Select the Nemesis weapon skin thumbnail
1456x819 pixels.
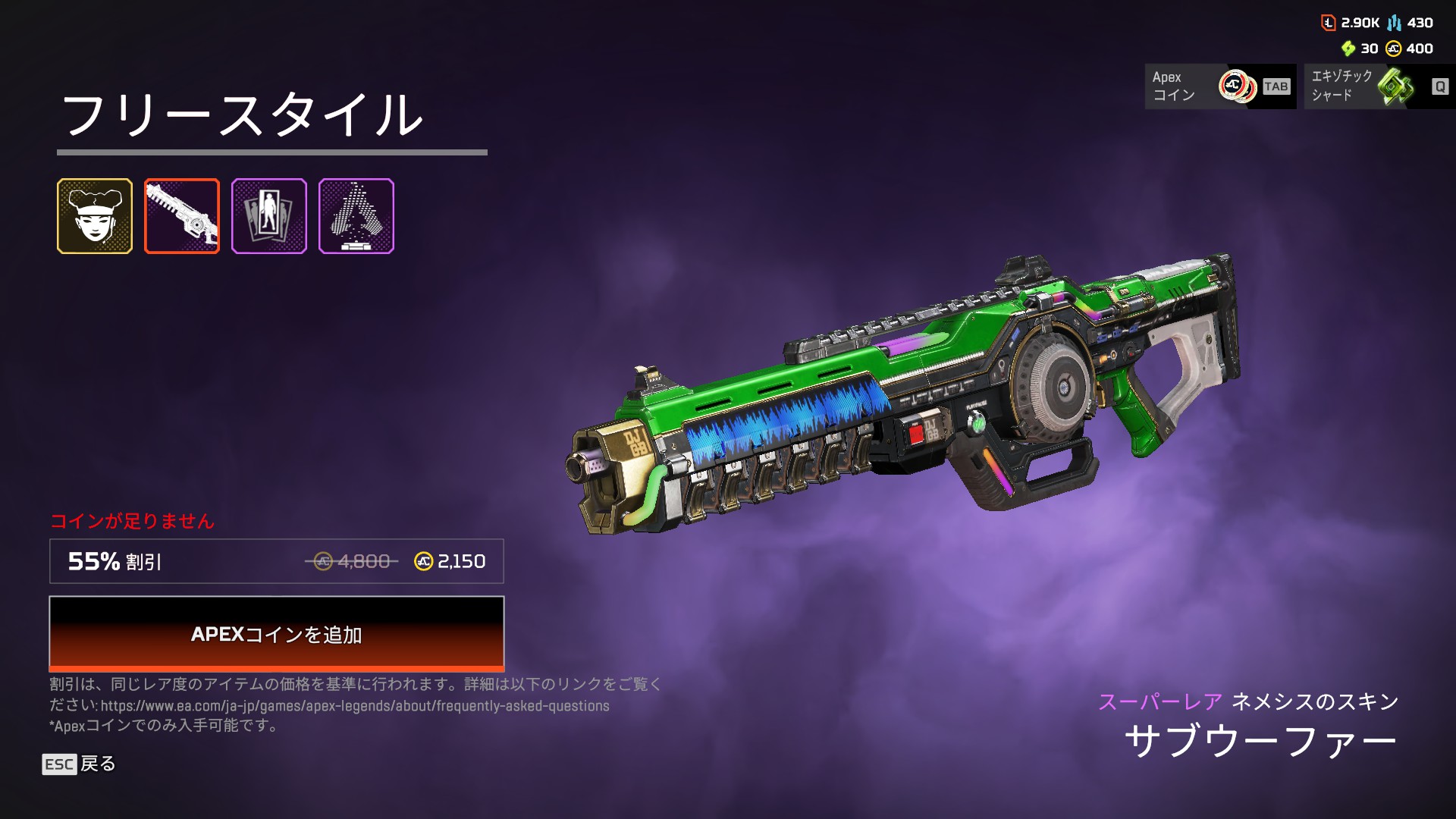(x=182, y=216)
